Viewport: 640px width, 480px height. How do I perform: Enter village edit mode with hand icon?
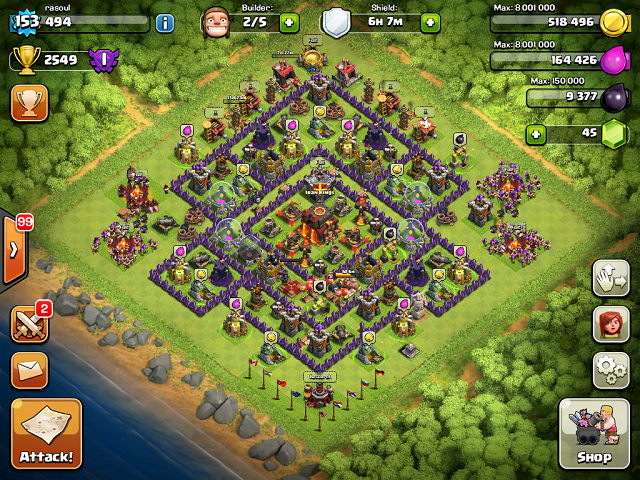point(610,278)
